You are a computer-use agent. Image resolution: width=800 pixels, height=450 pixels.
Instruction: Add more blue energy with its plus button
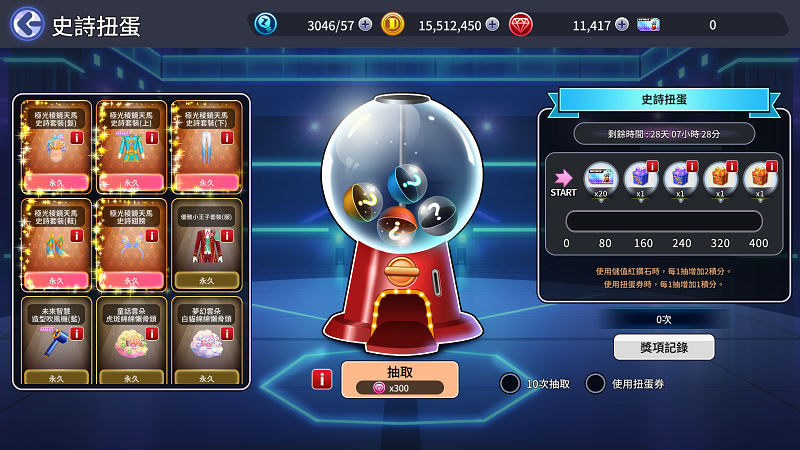[x=365, y=25]
